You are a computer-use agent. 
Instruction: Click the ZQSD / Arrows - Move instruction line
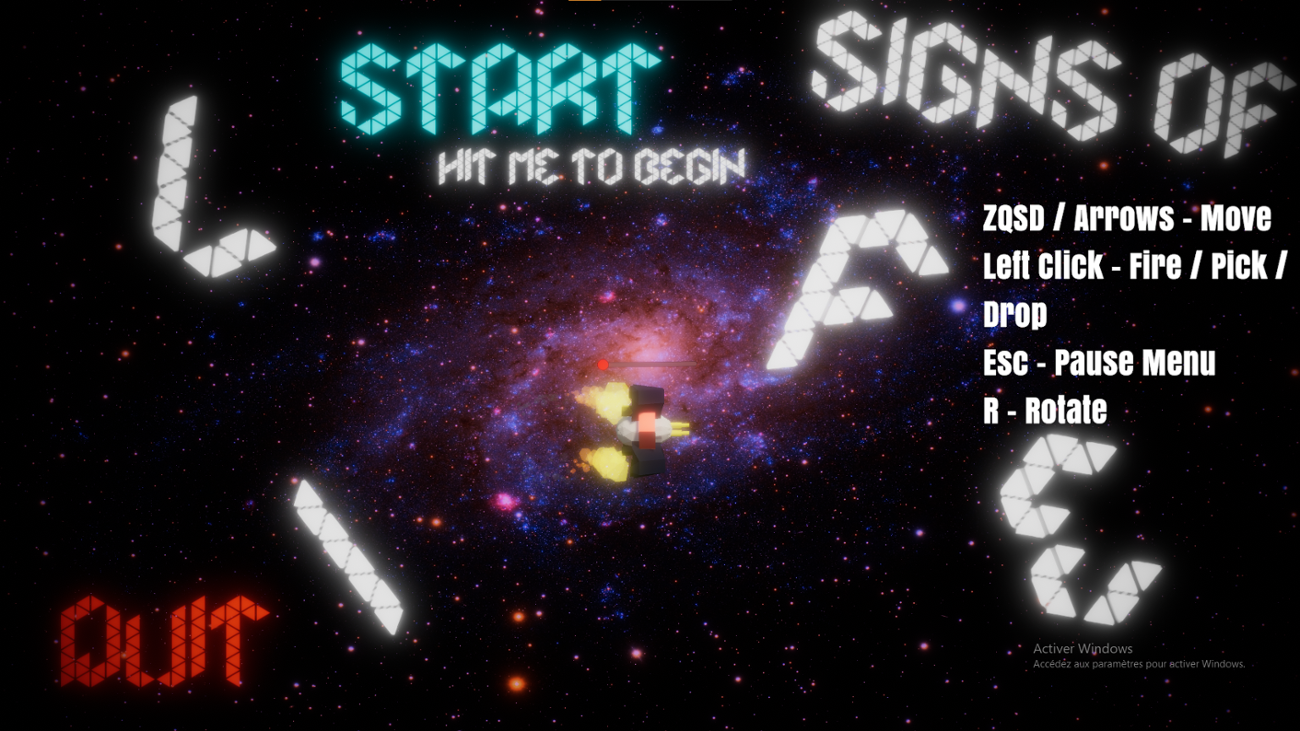pyautogui.click(x=1125, y=218)
